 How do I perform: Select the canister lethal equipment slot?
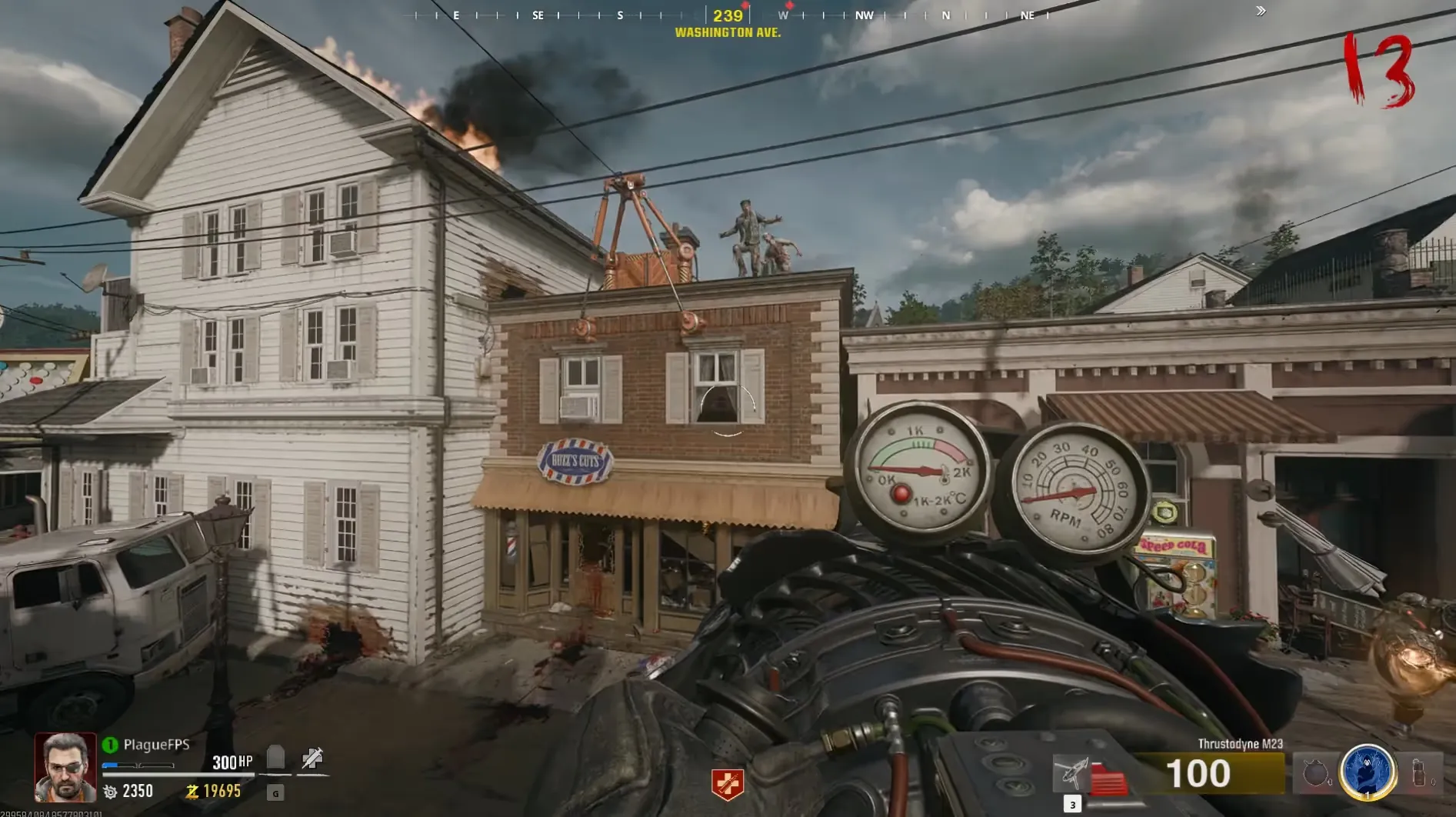(x=1420, y=772)
